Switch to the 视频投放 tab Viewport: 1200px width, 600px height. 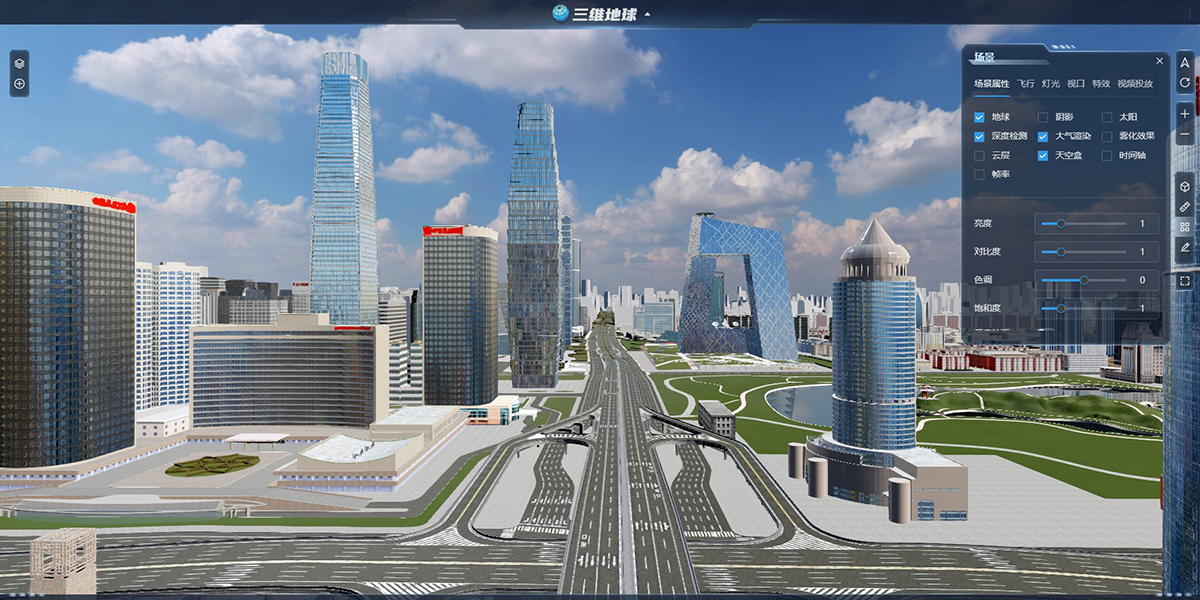(1135, 84)
